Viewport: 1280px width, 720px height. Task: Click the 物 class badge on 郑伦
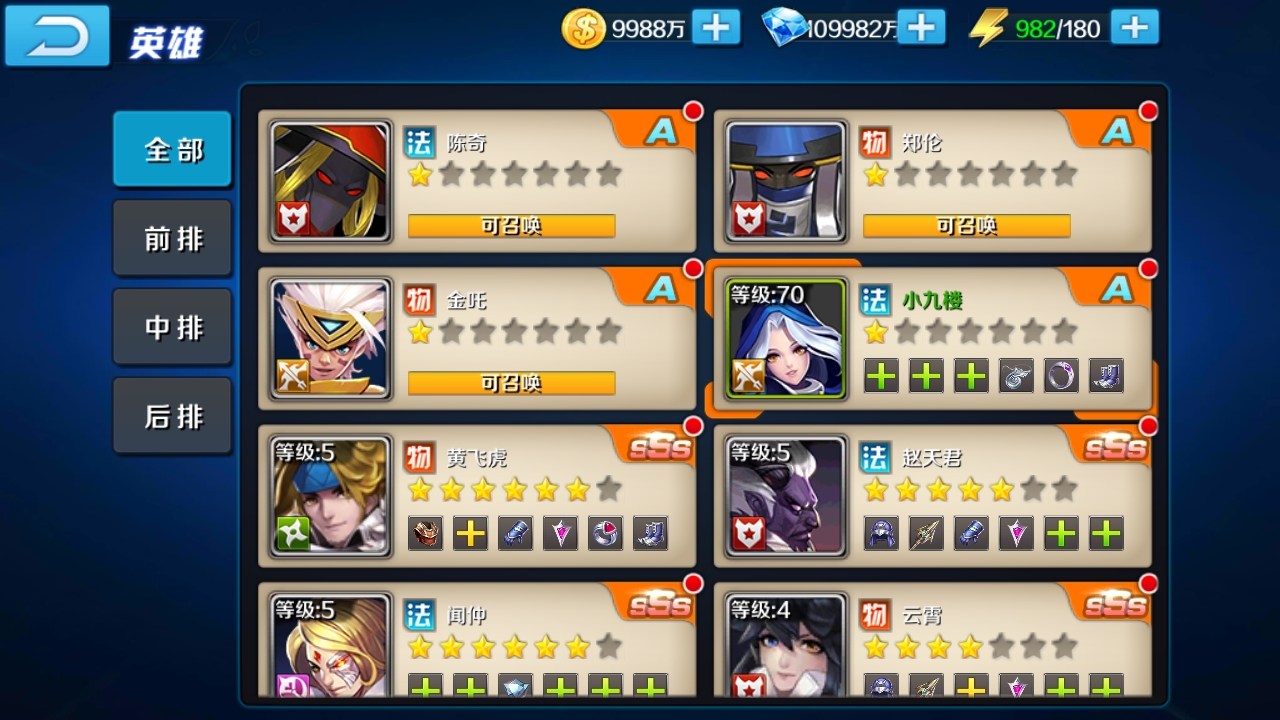point(876,143)
